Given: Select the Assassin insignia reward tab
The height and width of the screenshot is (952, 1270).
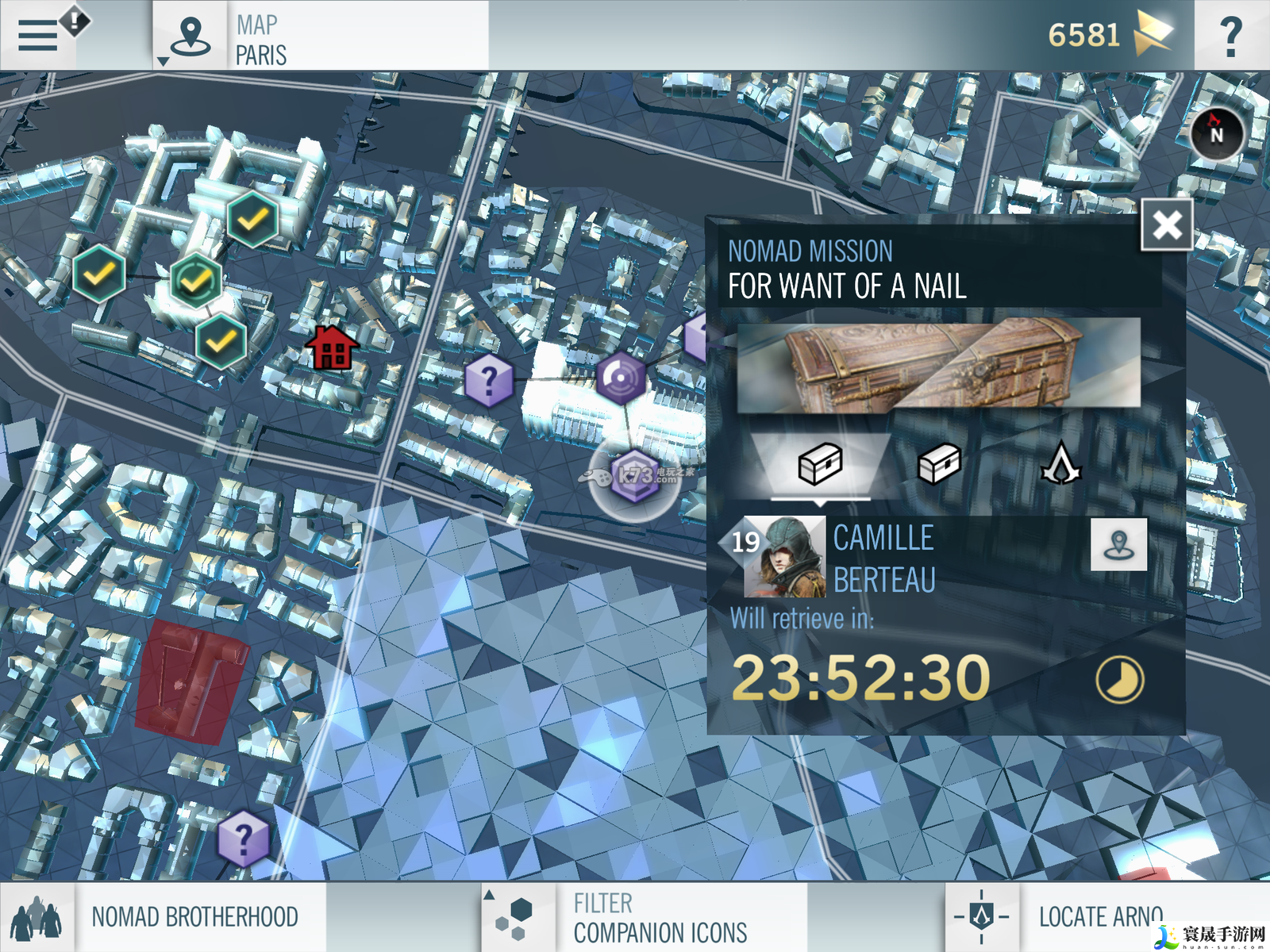Looking at the screenshot, I should pos(1060,464).
